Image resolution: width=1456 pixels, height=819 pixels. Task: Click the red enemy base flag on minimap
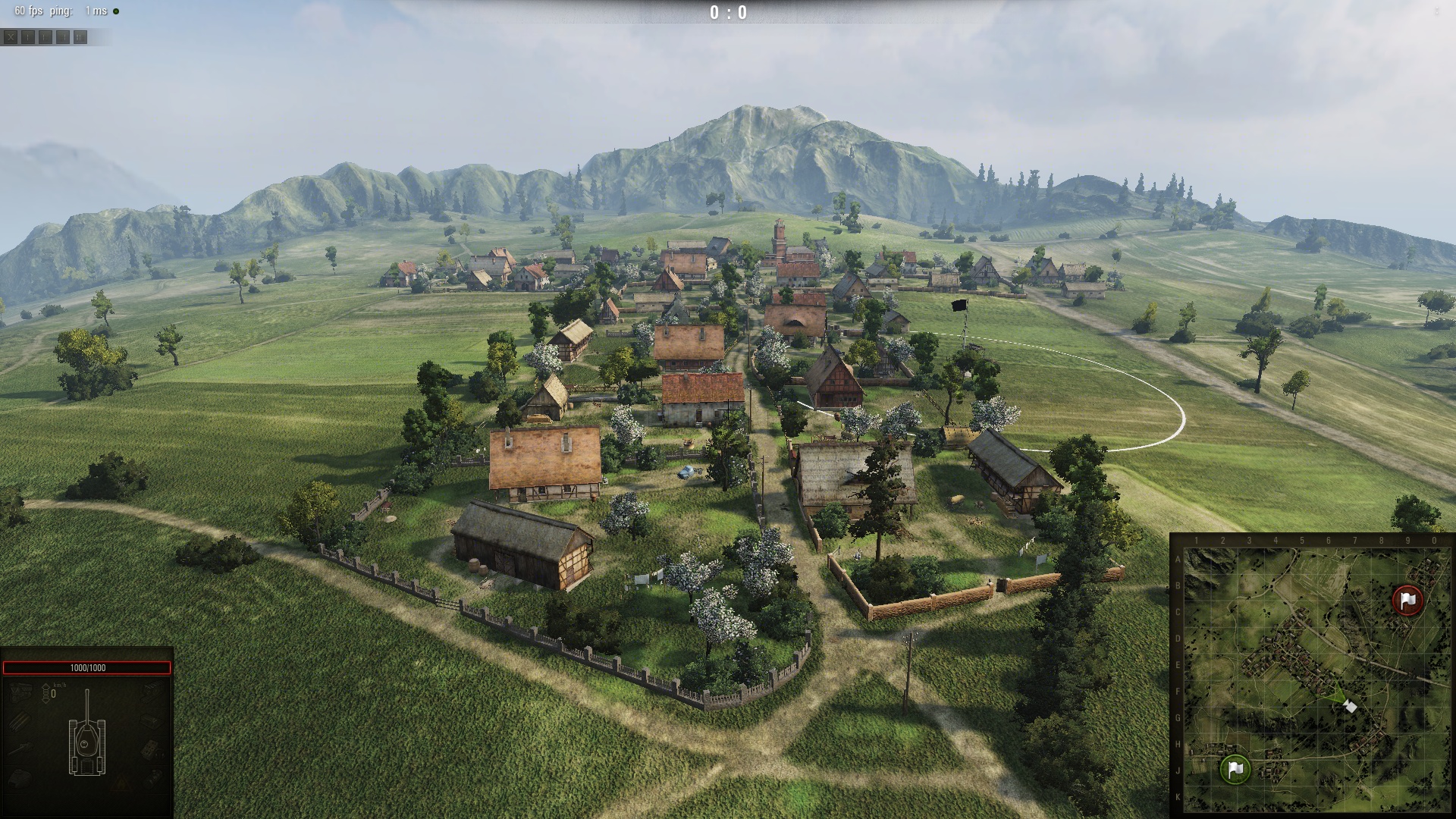tap(1408, 600)
